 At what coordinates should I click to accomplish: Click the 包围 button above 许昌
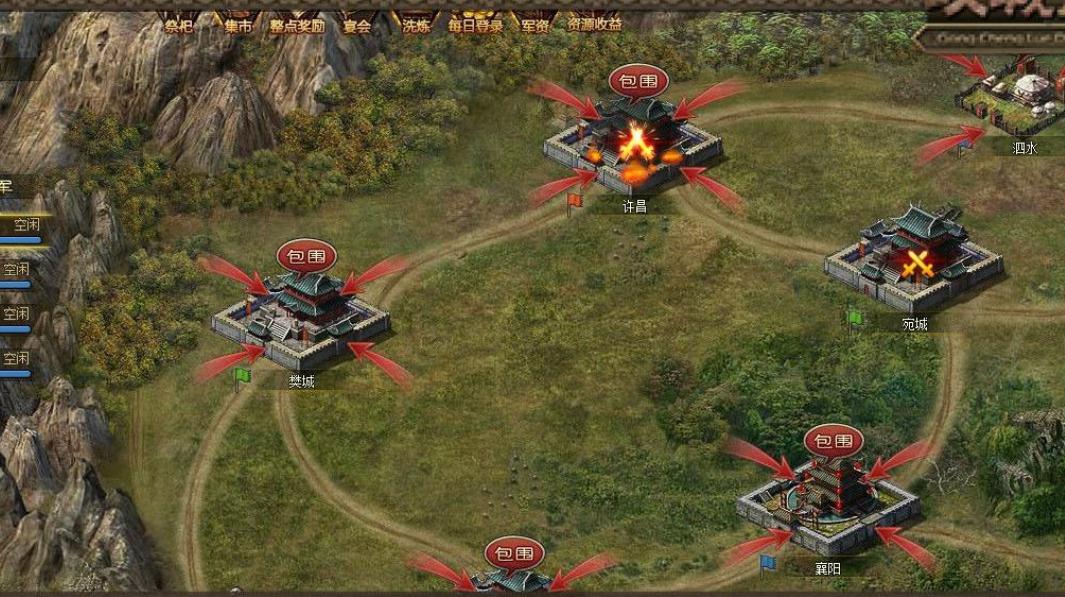(637, 81)
